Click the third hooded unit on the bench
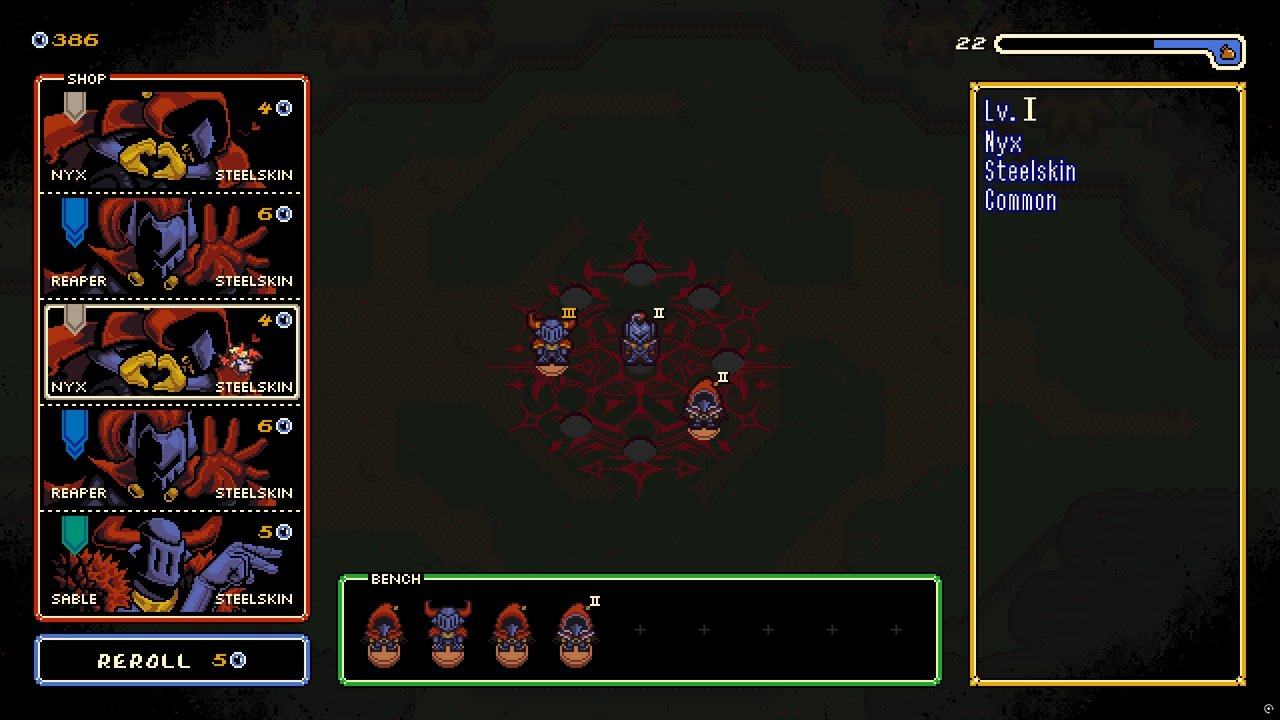This screenshot has height=720, width=1280. click(x=513, y=630)
